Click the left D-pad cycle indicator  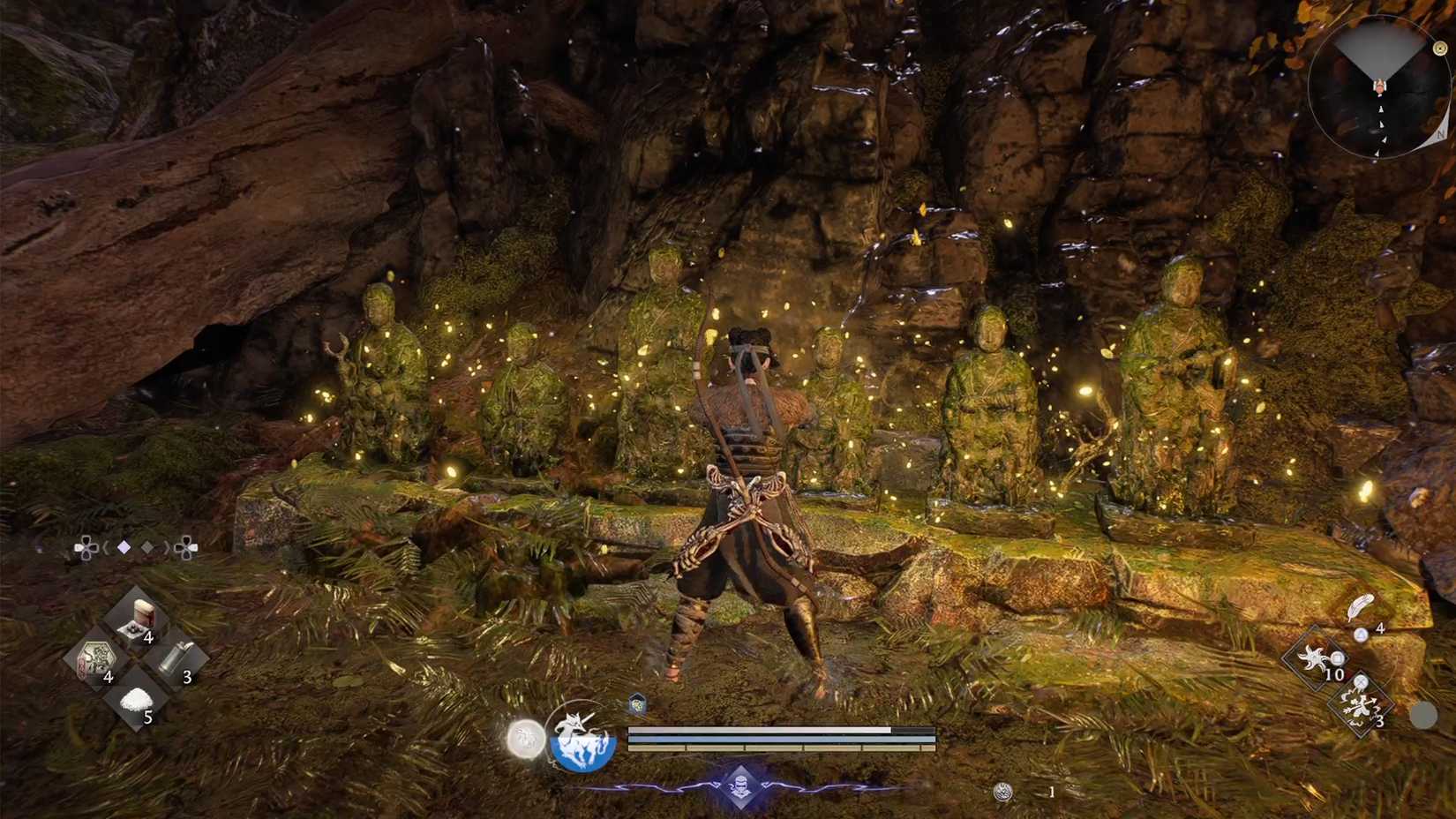tap(86, 547)
